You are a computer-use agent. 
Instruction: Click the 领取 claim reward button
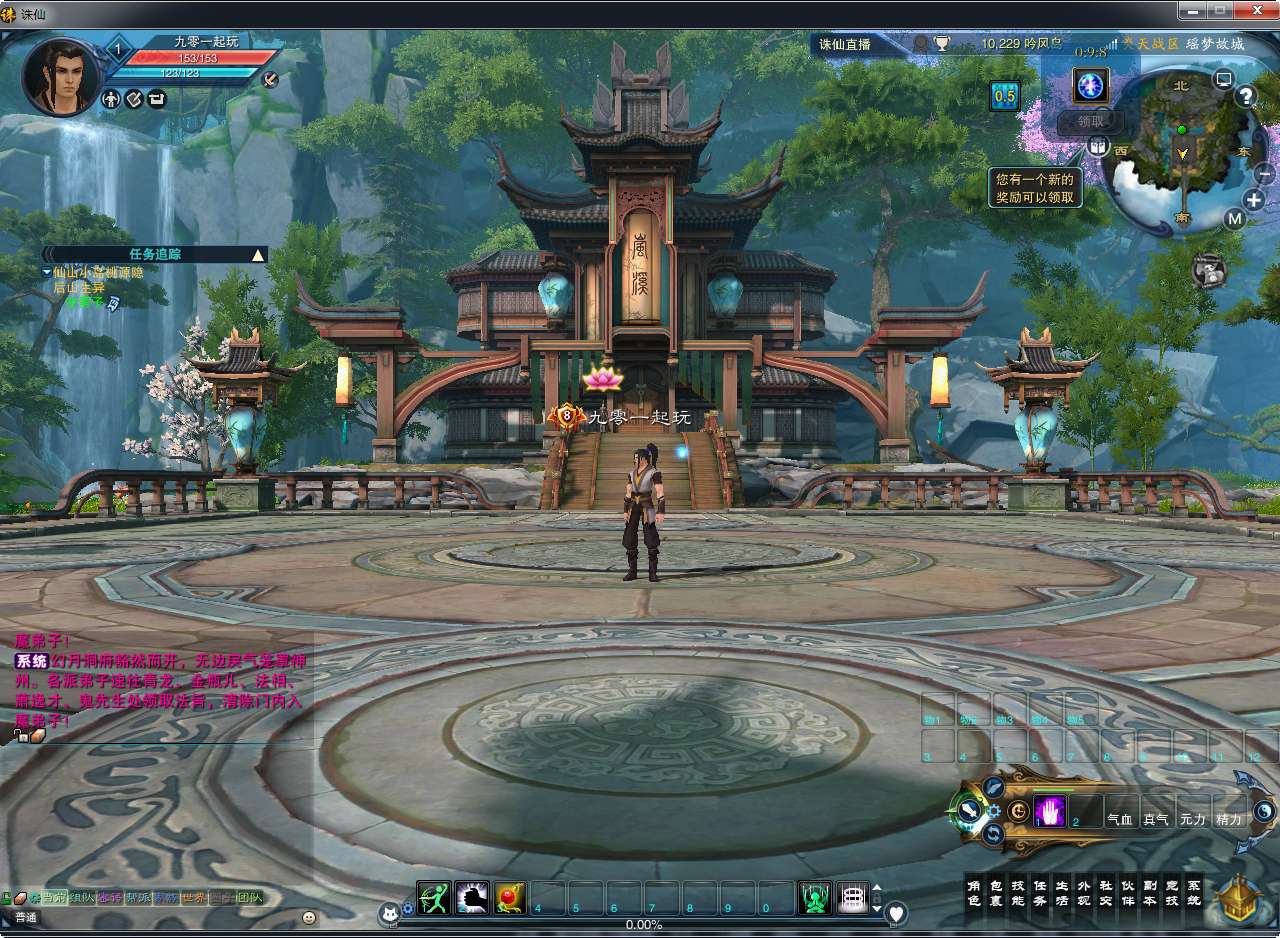[x=1091, y=121]
